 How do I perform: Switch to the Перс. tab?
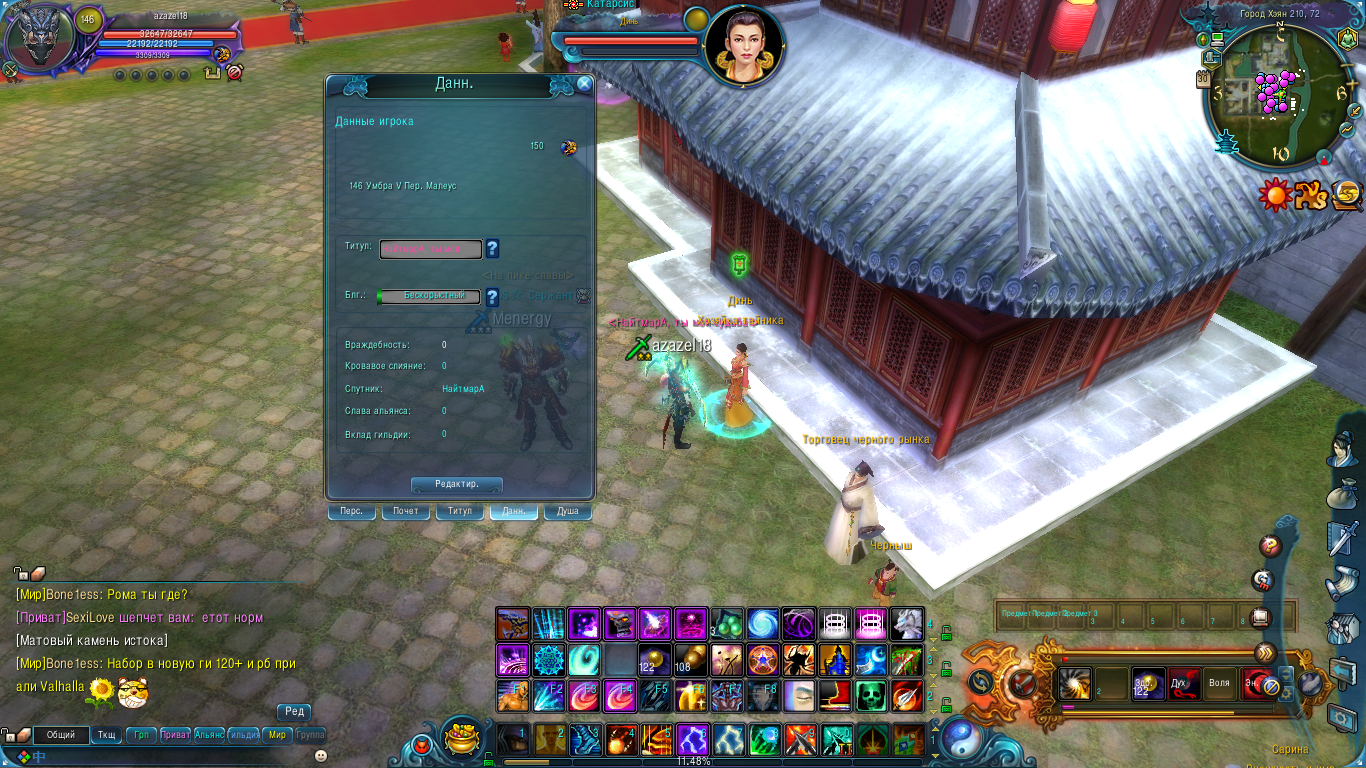click(x=351, y=512)
